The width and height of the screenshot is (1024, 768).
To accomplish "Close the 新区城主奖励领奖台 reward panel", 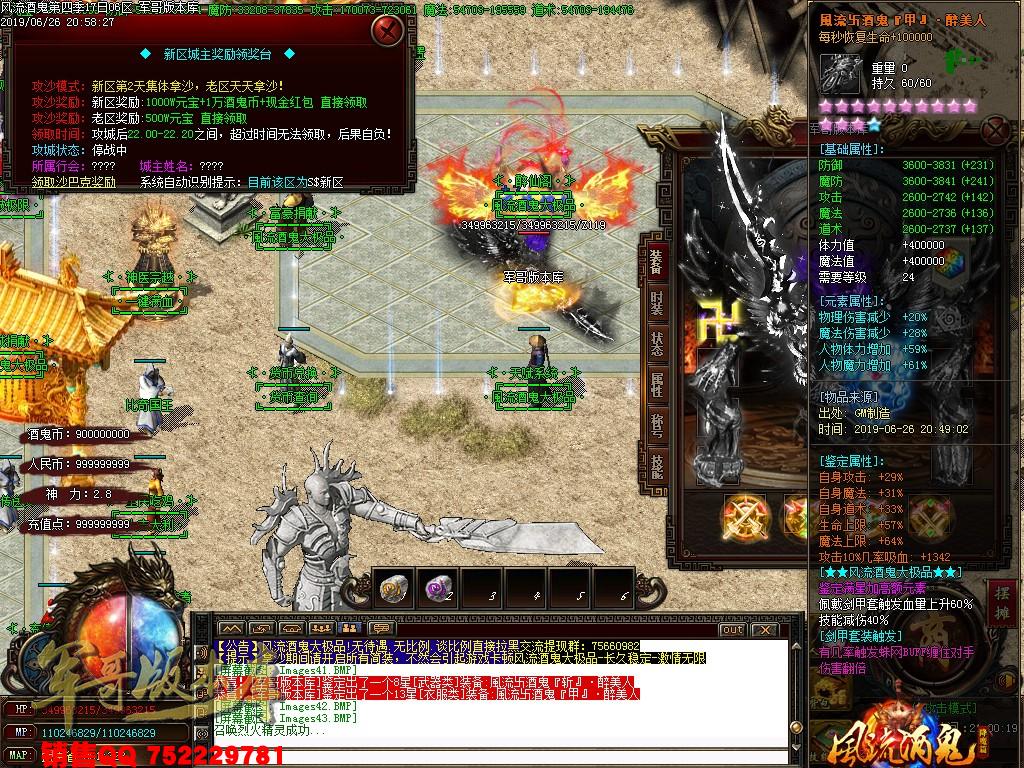I will tap(386, 30).
